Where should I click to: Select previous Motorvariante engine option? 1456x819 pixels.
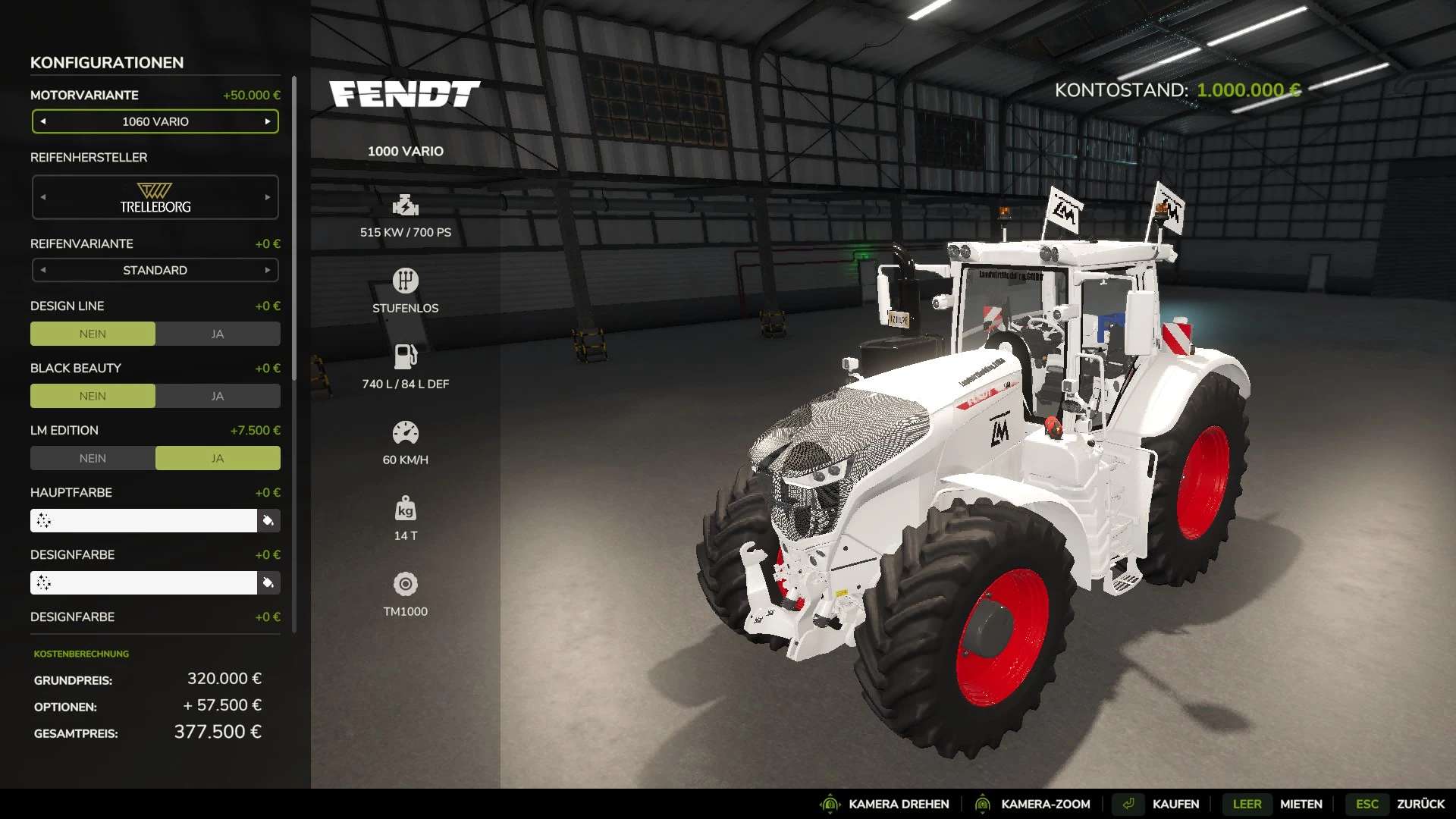point(43,121)
